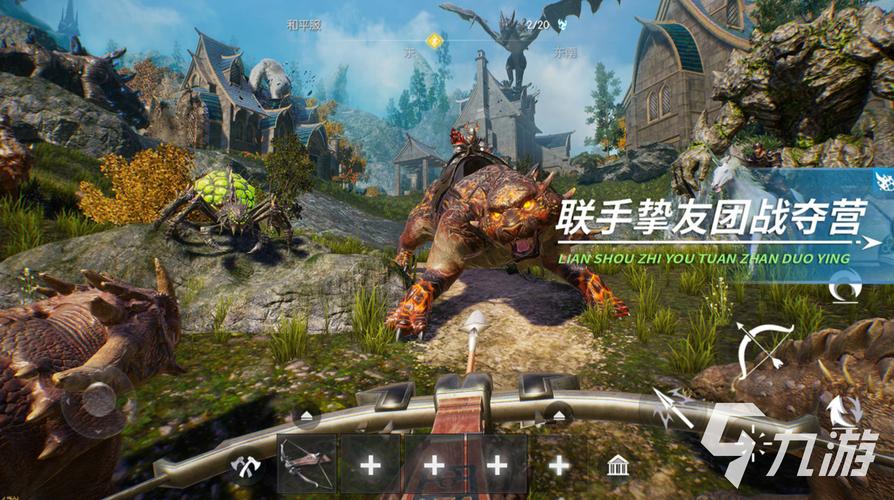Tap the arrow shot skill icon
Viewport: 894px width, 500px height.
(x=671, y=409)
